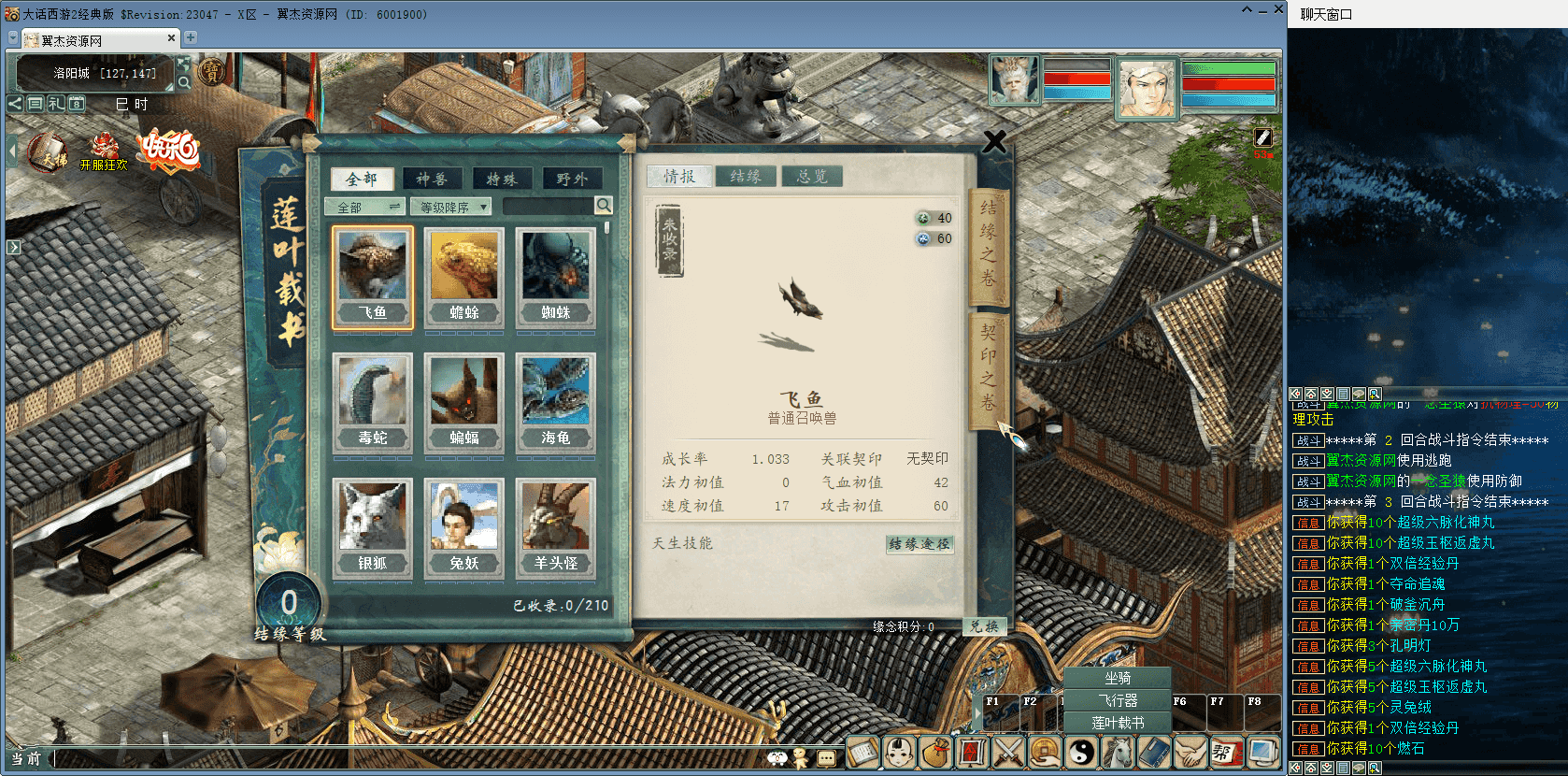Open the 总览 tab
1568x776 pixels.
[811, 176]
